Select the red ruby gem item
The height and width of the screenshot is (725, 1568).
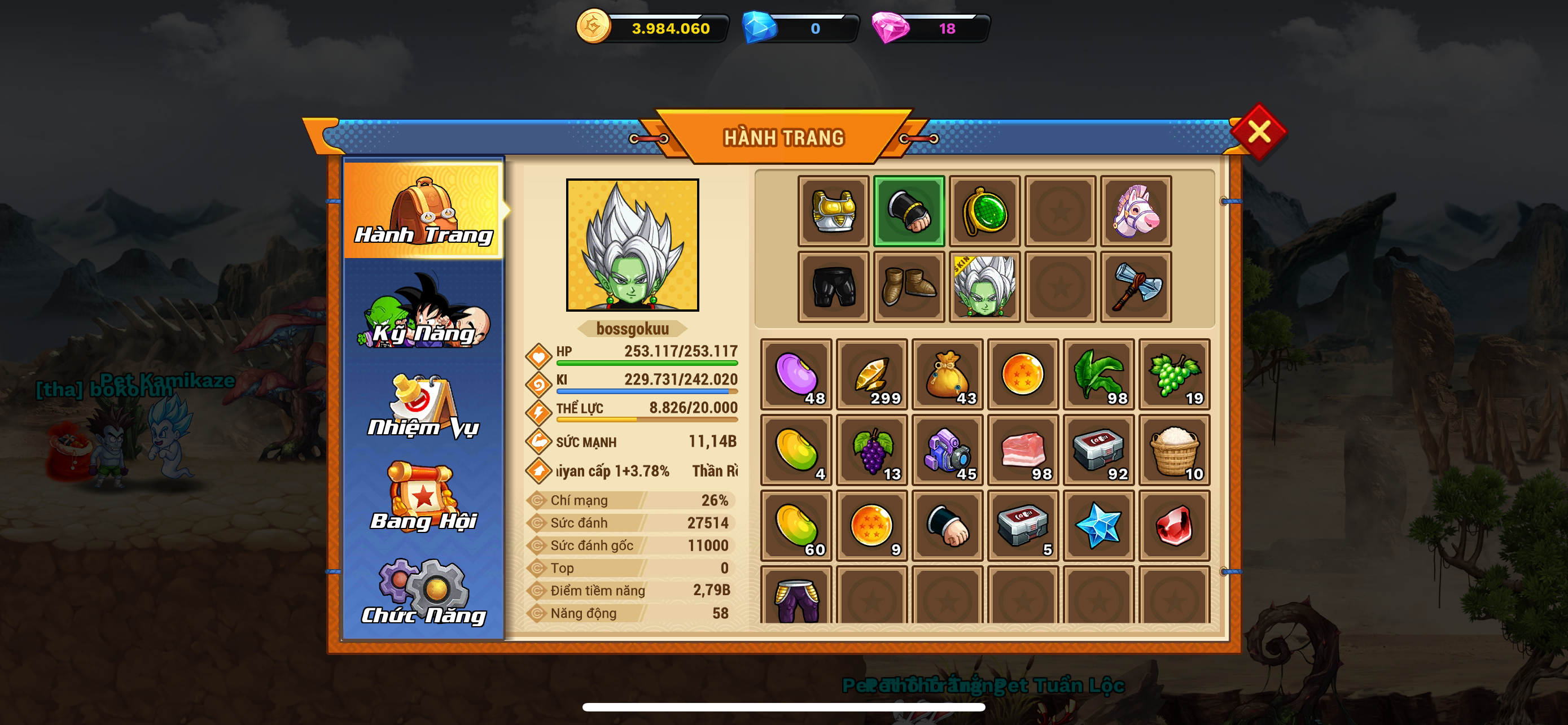pyautogui.click(x=1174, y=525)
